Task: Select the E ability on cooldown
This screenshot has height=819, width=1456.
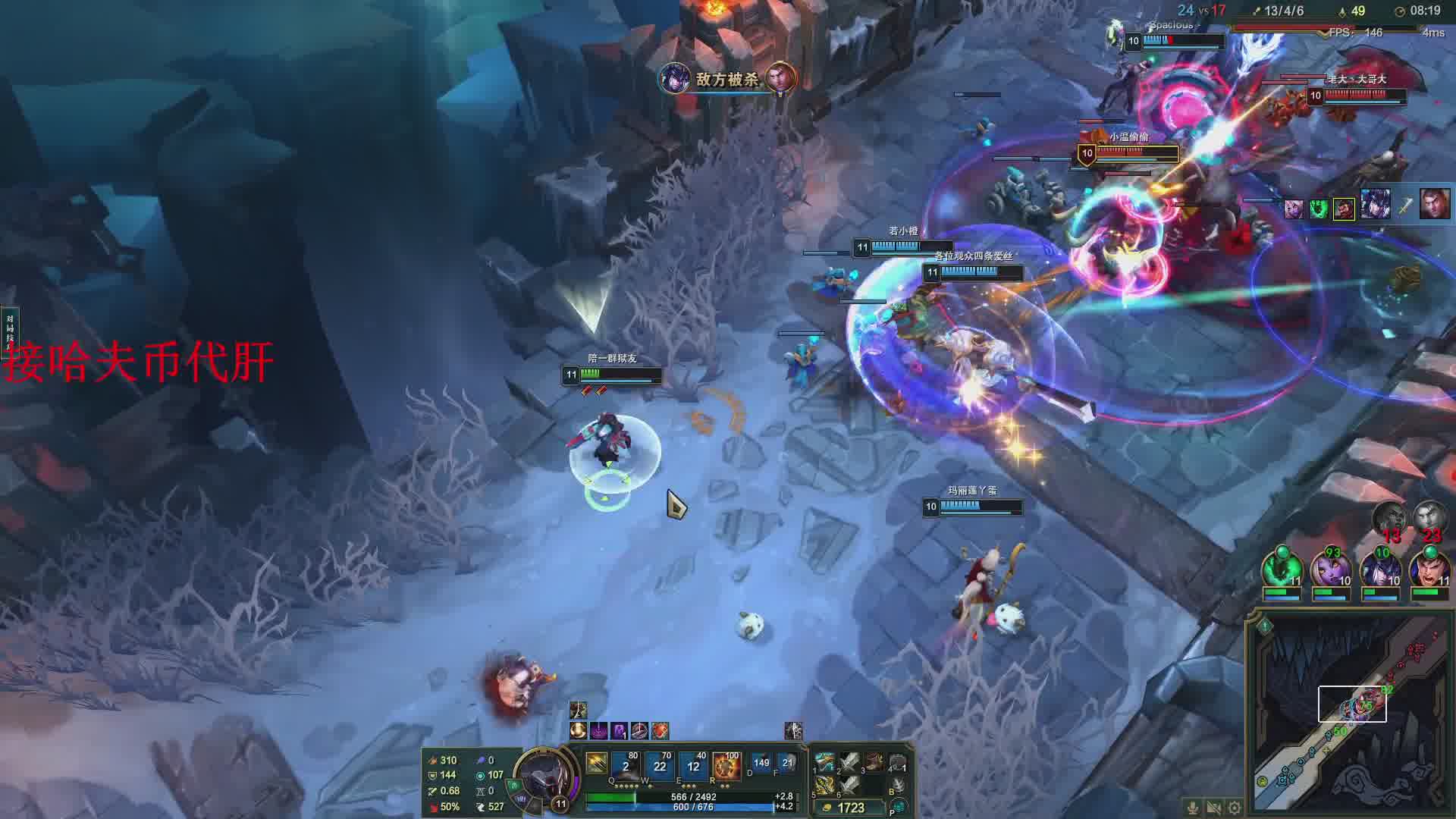Action: (693, 764)
